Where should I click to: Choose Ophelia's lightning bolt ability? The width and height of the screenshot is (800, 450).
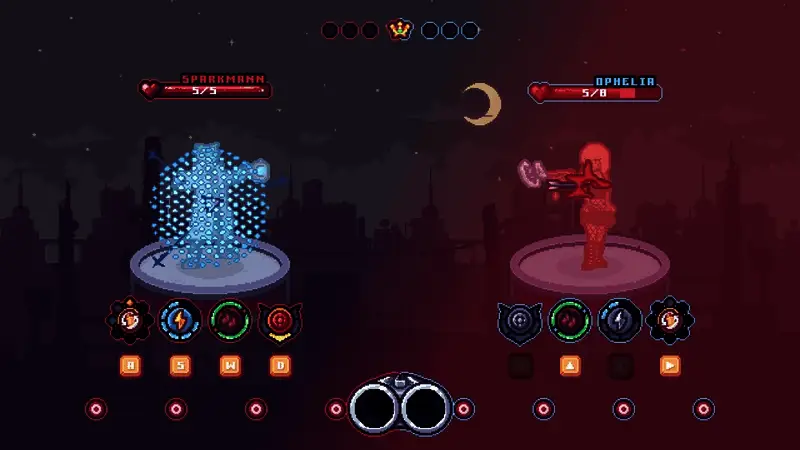point(620,321)
